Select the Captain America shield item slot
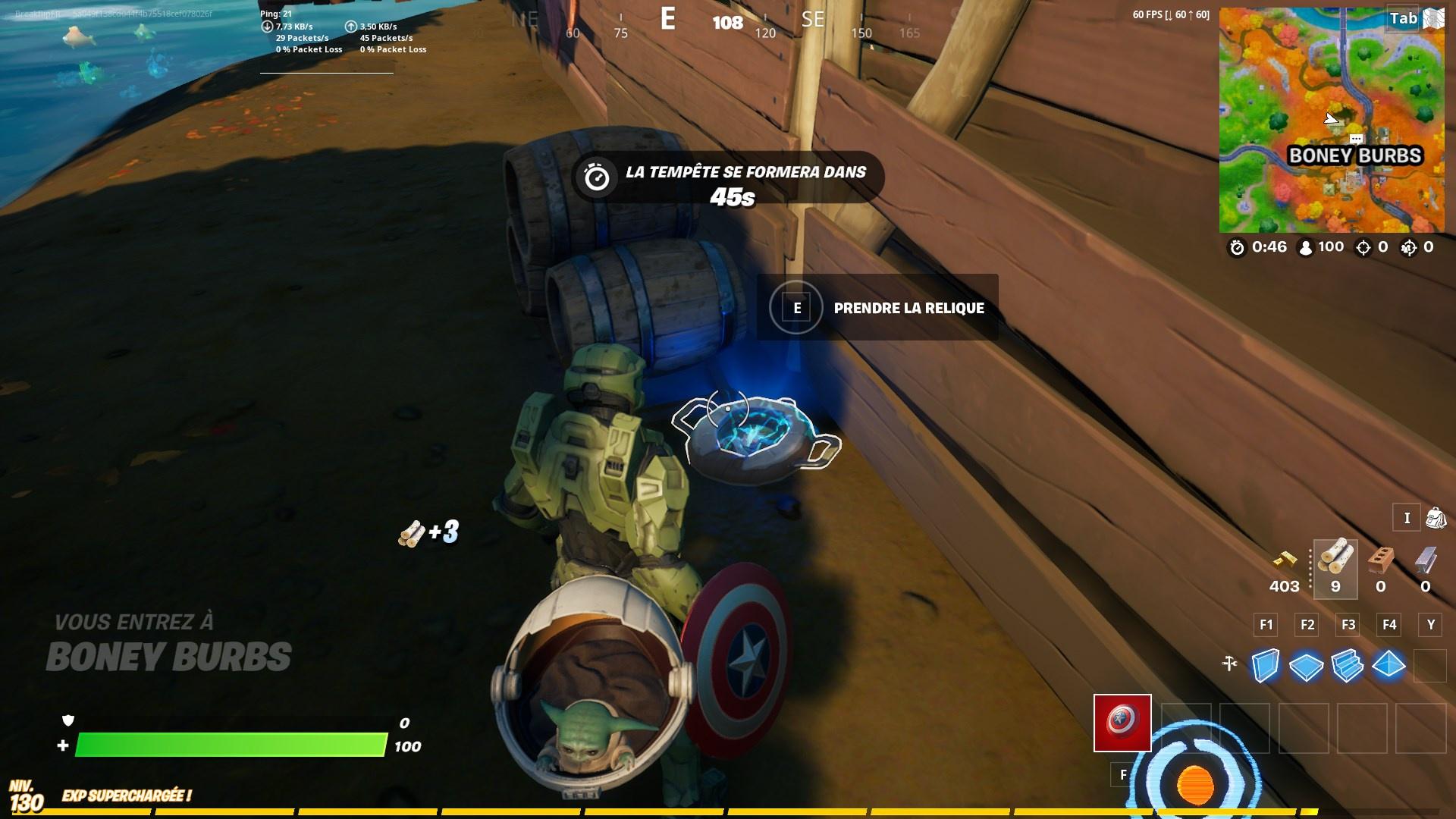 click(x=1122, y=724)
